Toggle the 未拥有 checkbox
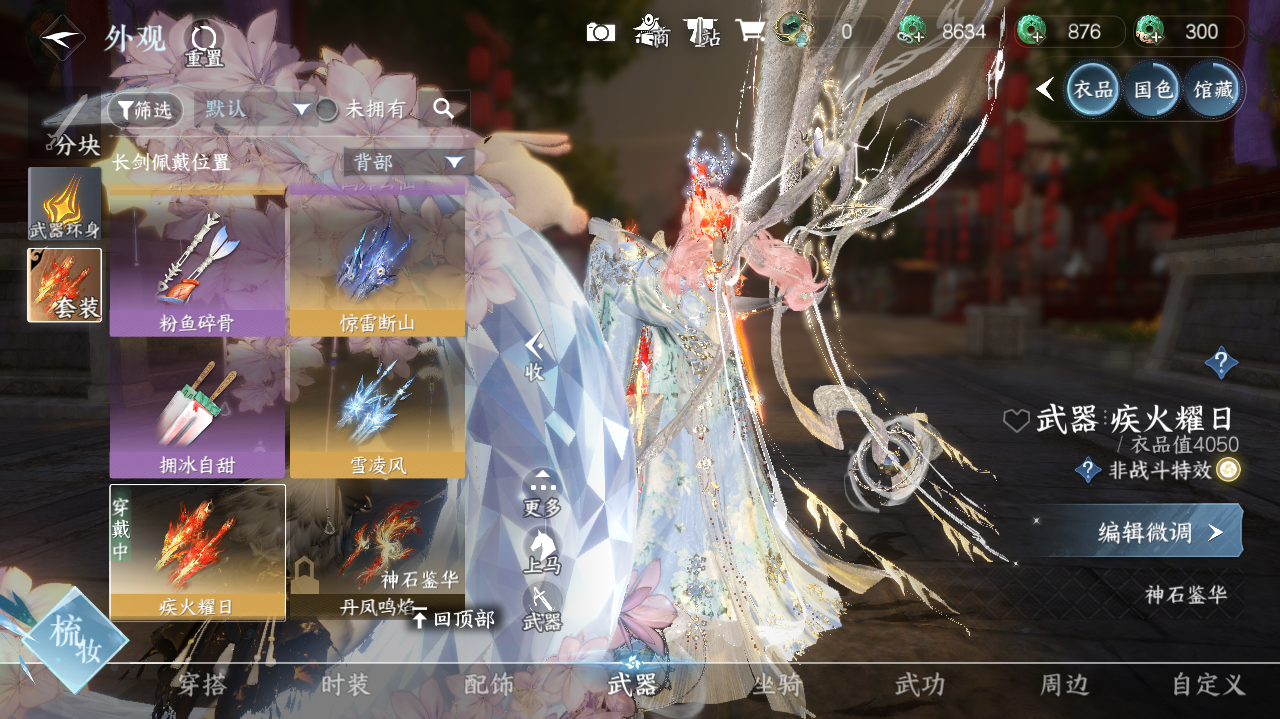The image size is (1280, 719). tap(328, 110)
